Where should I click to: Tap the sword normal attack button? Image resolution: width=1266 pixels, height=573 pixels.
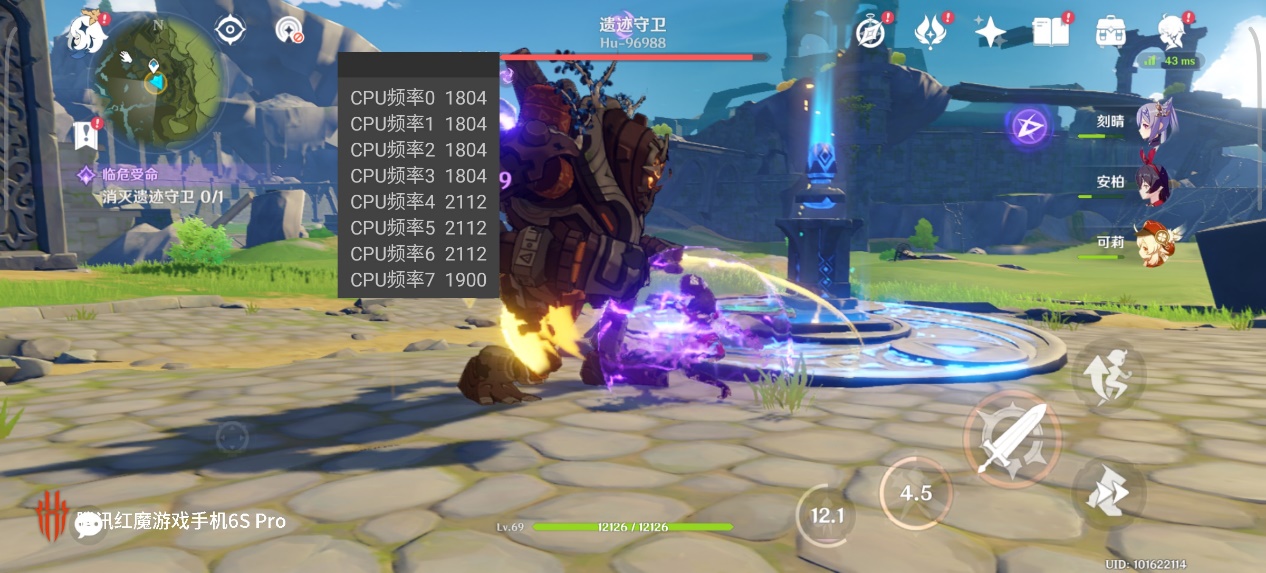coord(1011,439)
